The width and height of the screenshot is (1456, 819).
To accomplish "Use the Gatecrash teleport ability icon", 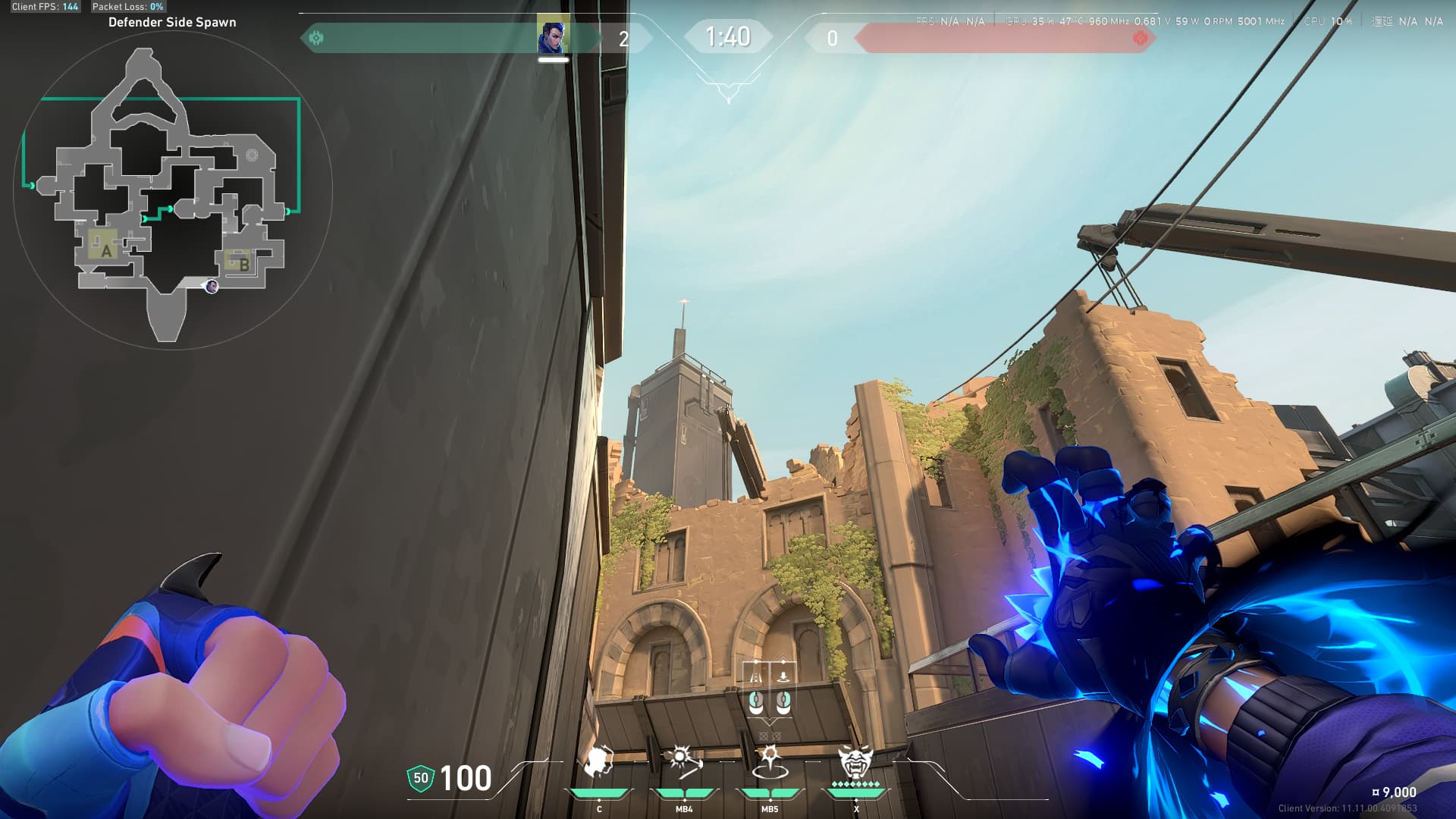I will 770,762.
